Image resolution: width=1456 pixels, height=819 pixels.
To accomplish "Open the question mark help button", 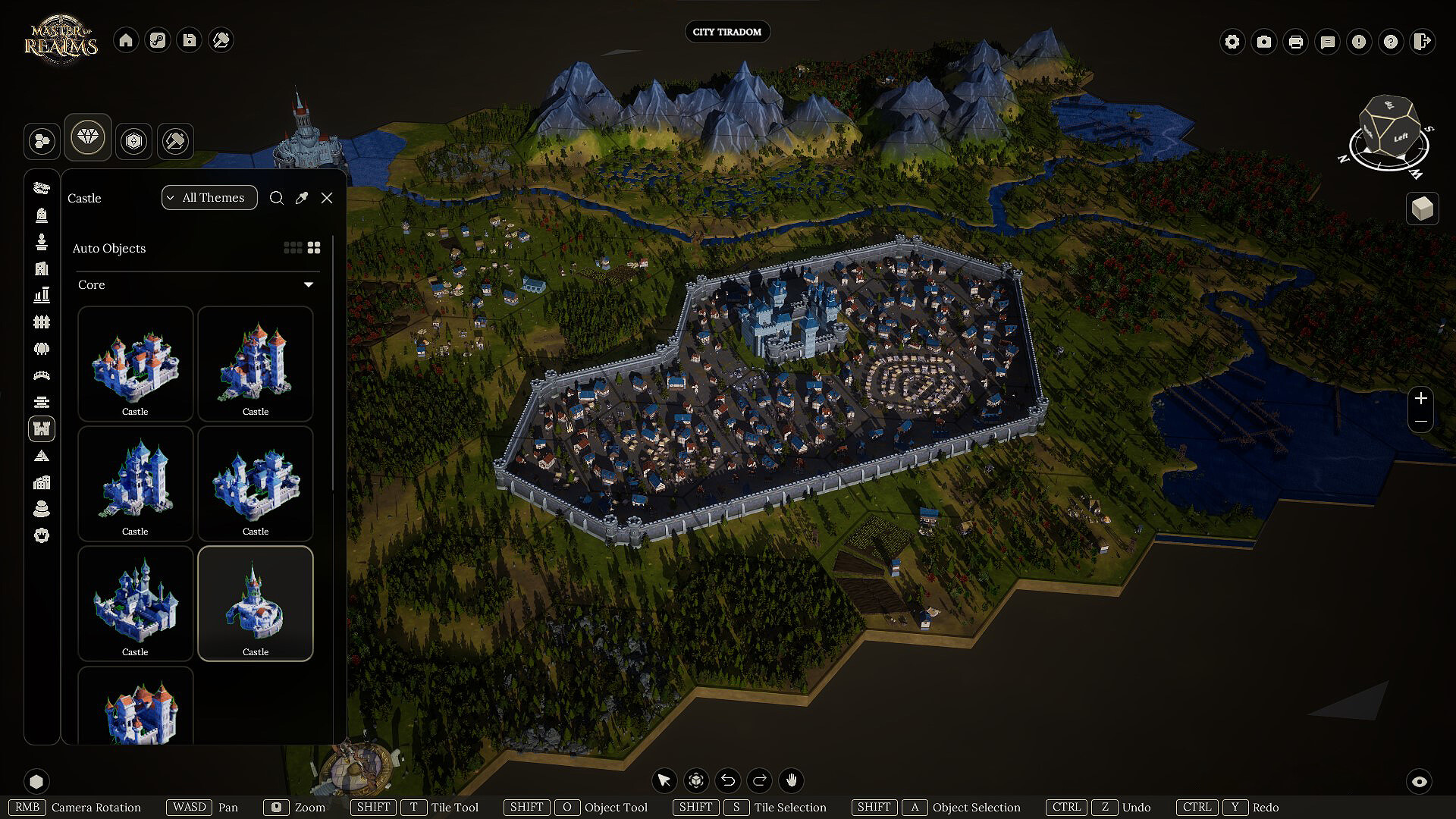I will [1391, 42].
